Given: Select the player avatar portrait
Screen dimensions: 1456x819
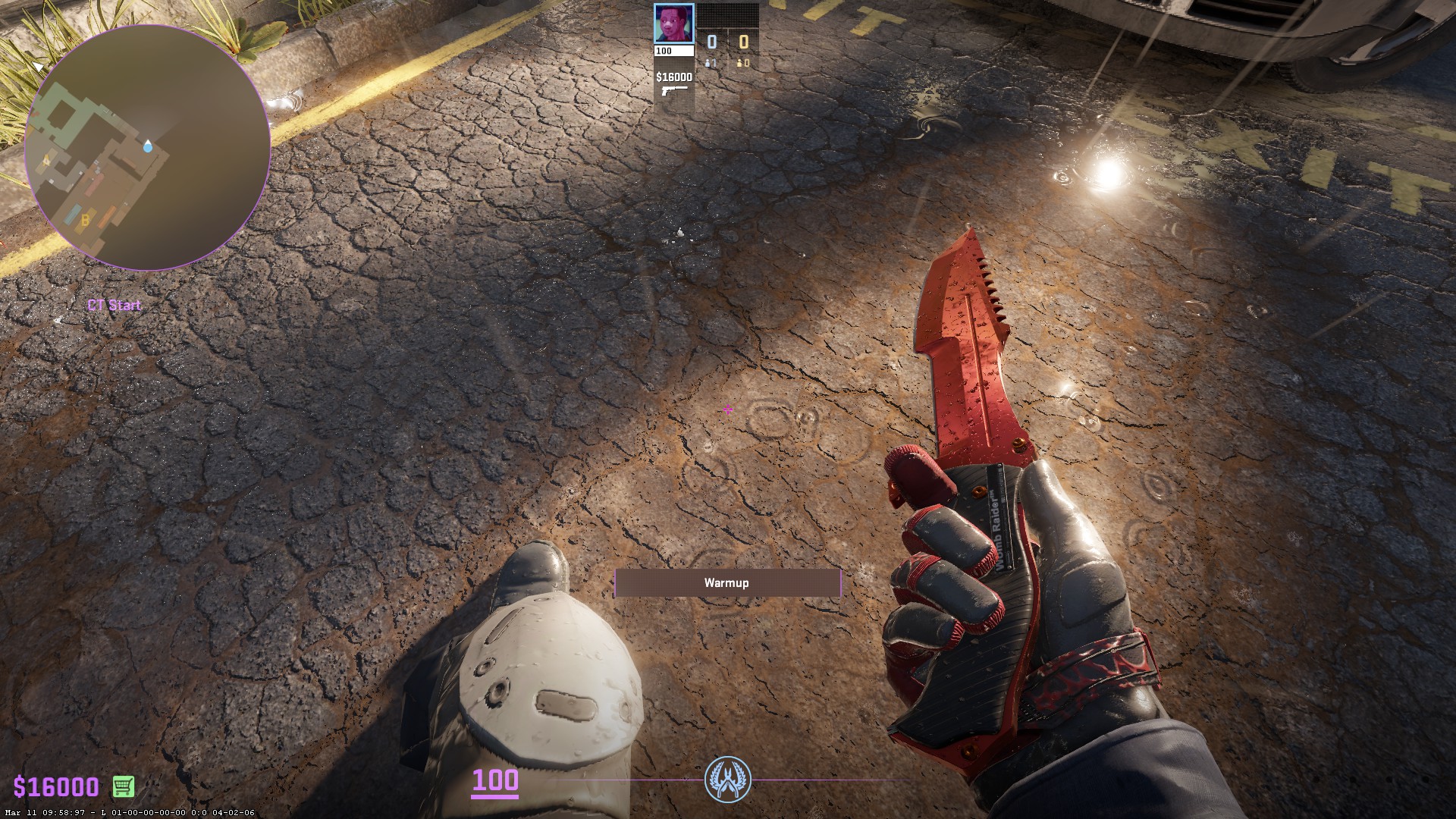Looking at the screenshot, I should tap(673, 24).
